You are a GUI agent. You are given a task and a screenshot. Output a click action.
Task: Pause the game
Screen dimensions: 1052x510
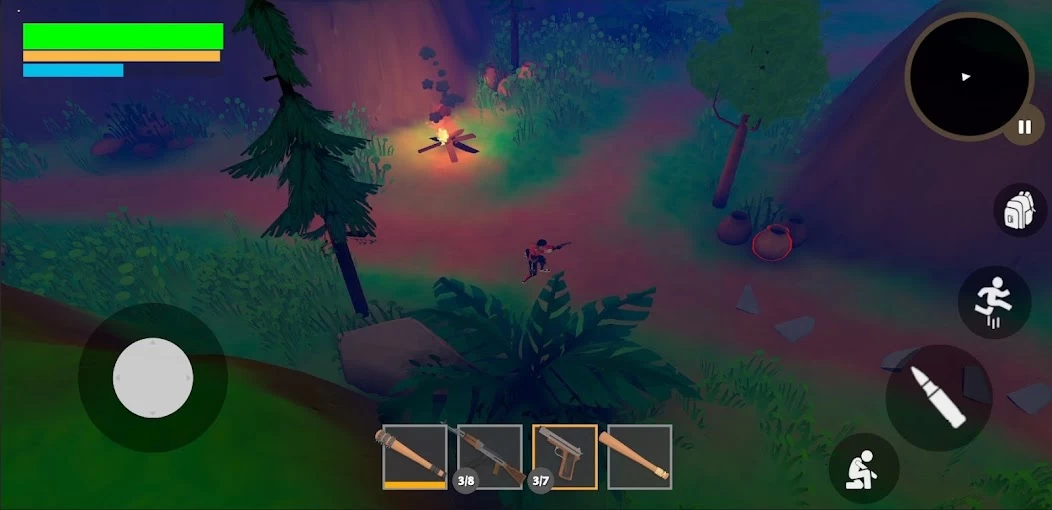click(x=1023, y=127)
